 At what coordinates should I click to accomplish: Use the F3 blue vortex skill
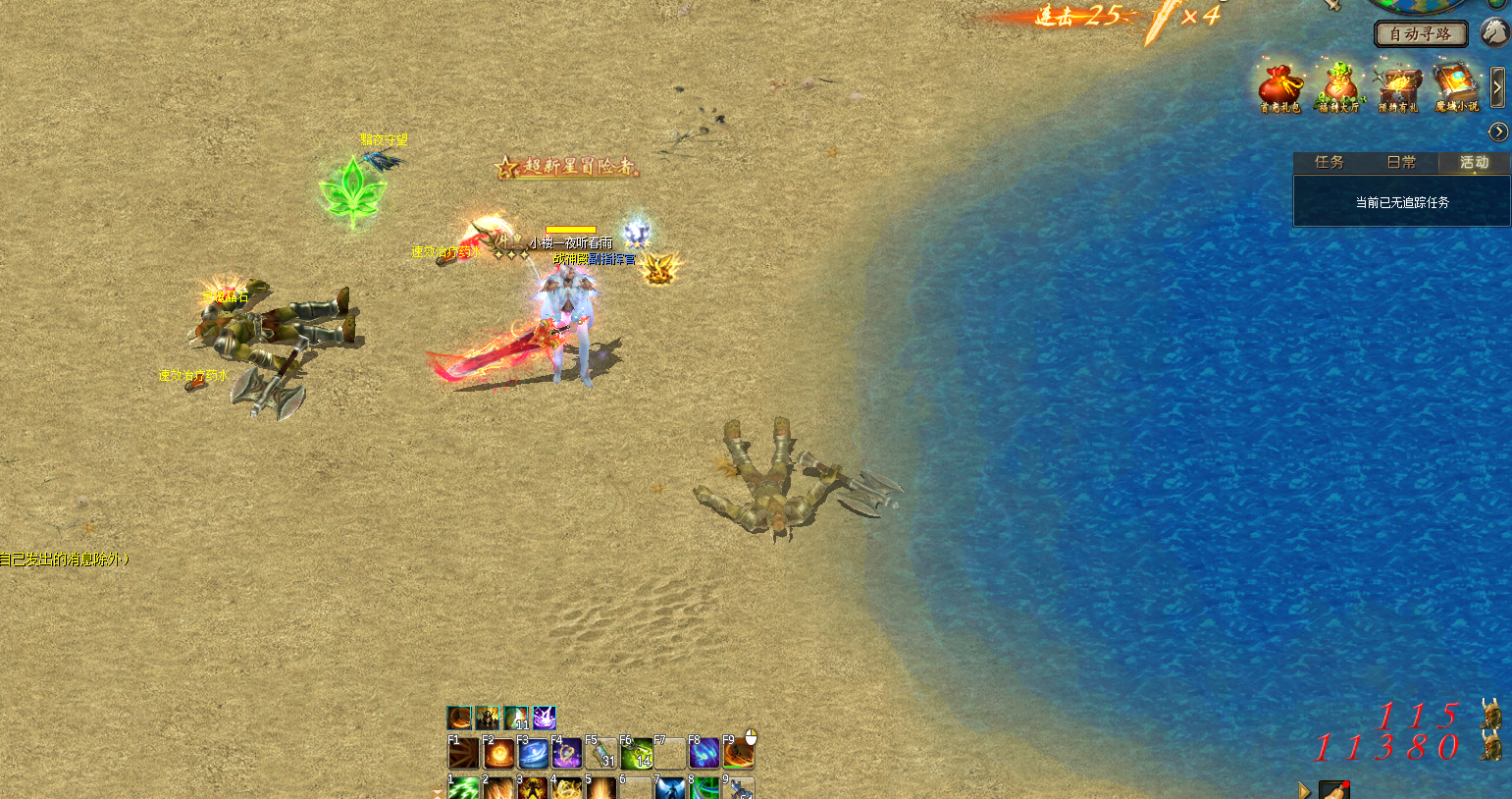(534, 754)
